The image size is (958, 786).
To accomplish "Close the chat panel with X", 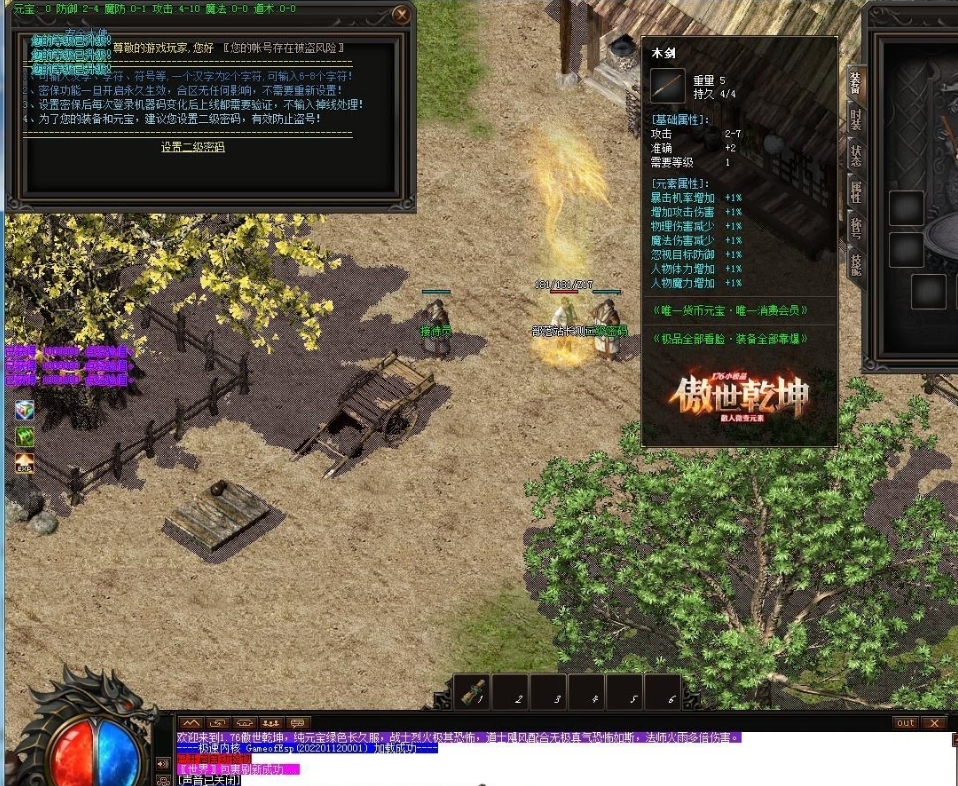I will (x=934, y=723).
